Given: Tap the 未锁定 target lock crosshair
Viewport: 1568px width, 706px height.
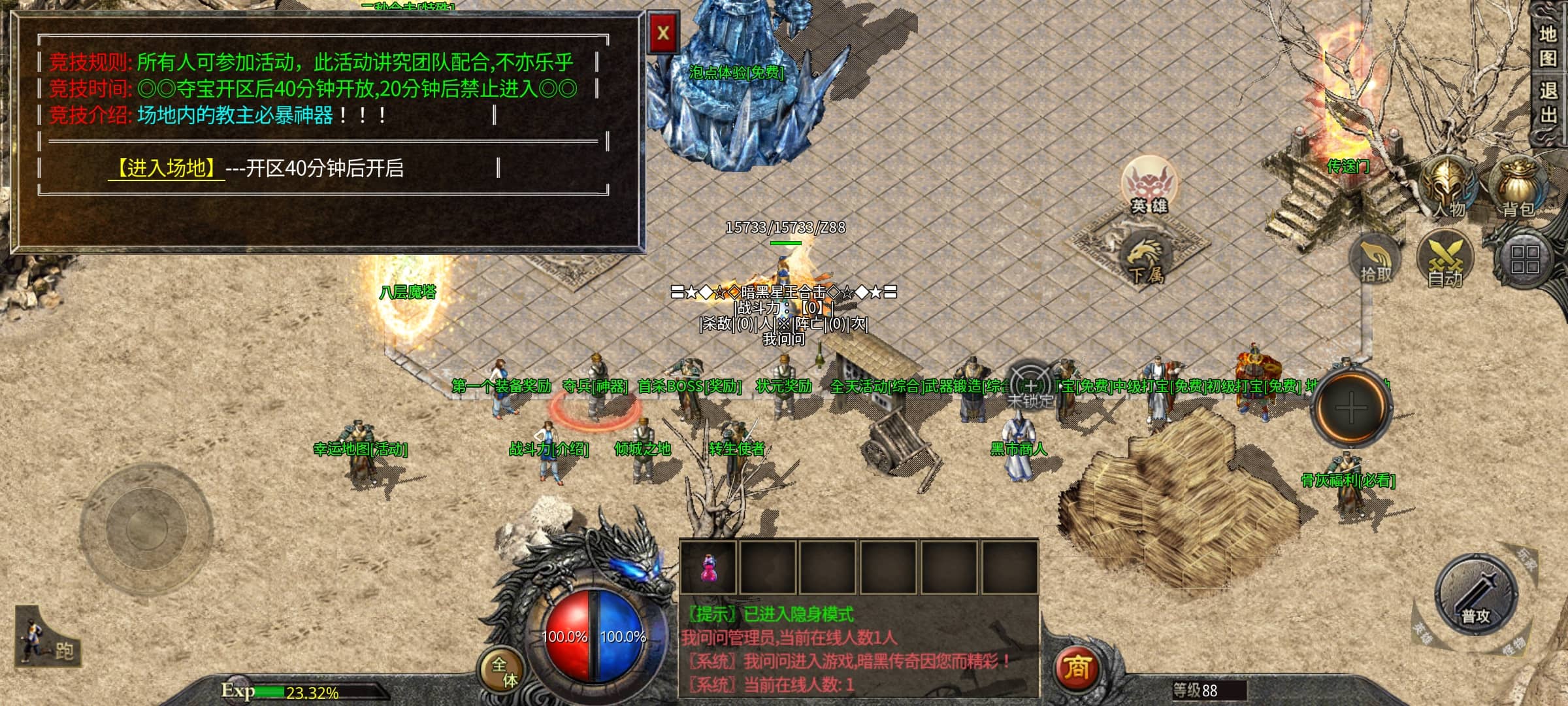Looking at the screenshot, I should click(1030, 386).
